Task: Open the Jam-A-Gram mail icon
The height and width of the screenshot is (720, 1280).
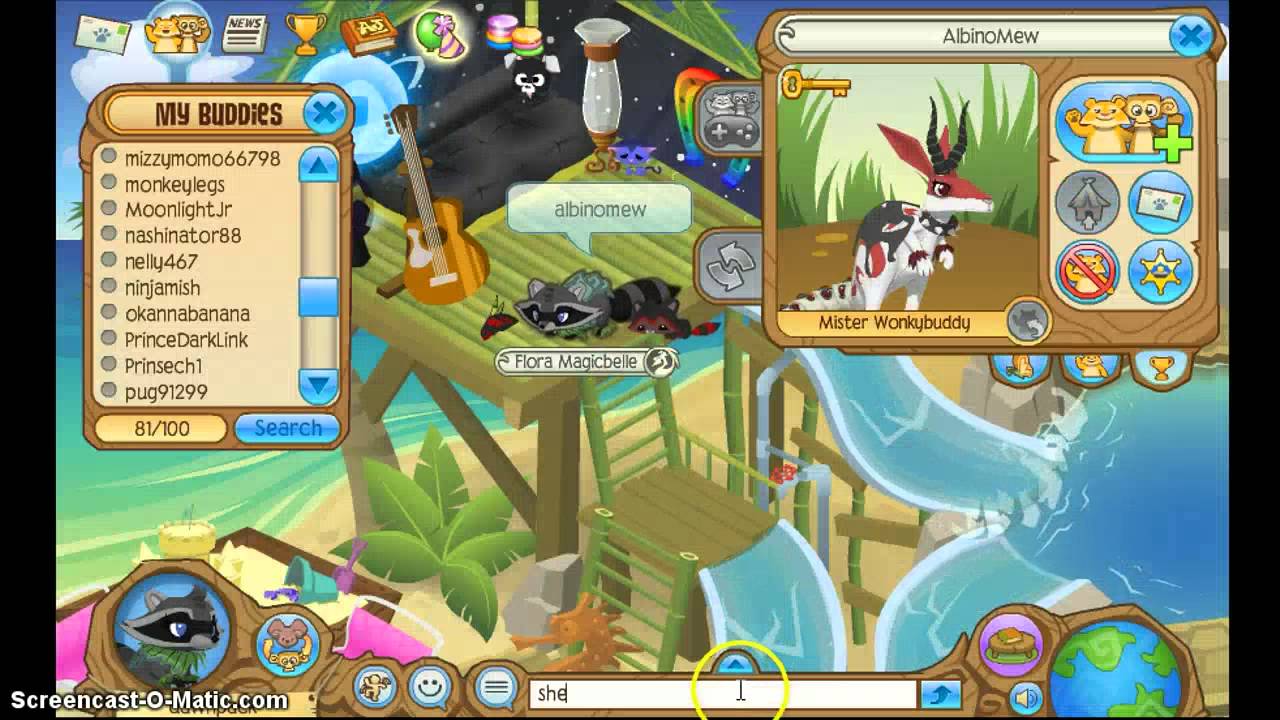Action: 101,35
